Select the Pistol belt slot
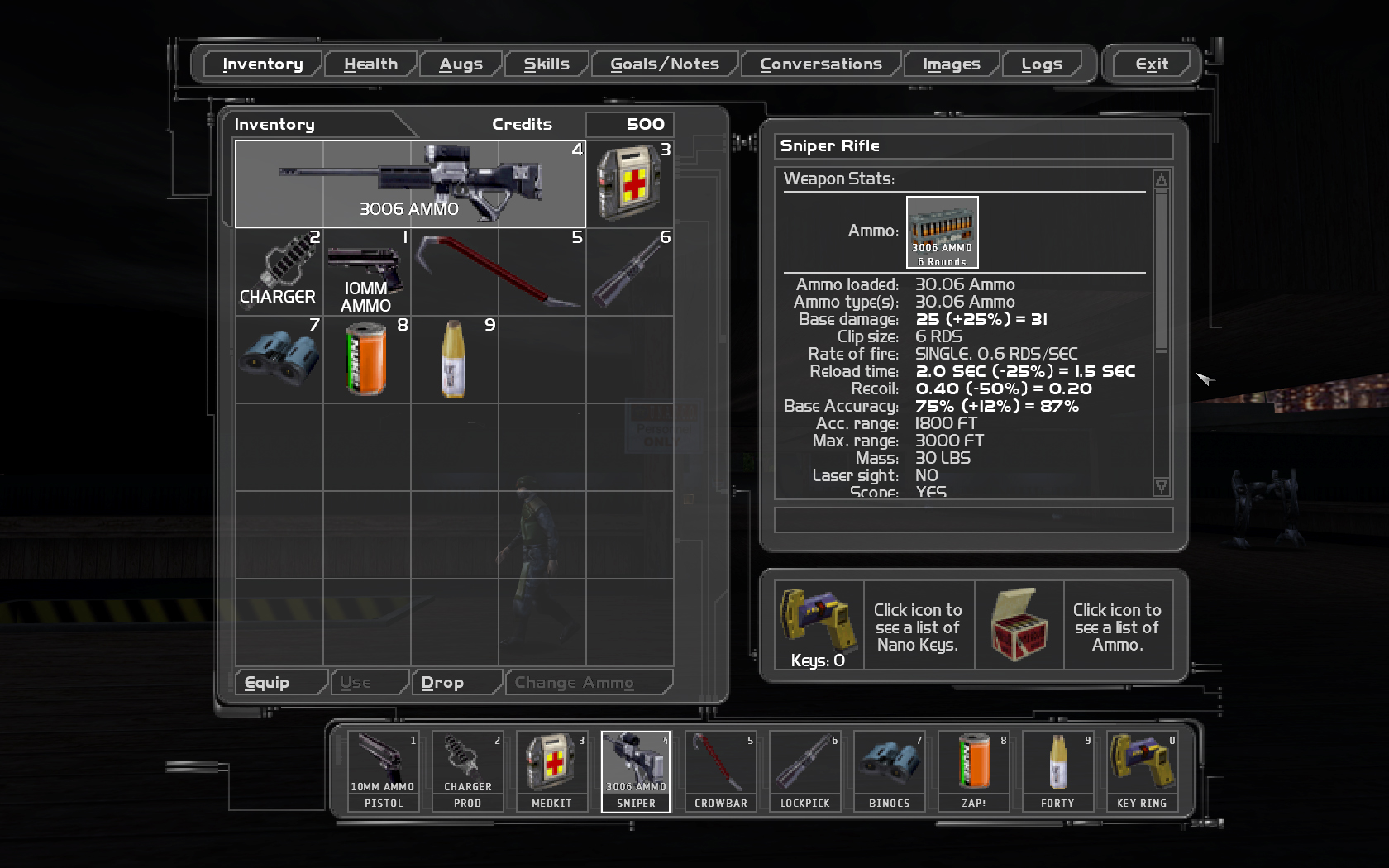This screenshot has height=868, width=1389. [384, 771]
